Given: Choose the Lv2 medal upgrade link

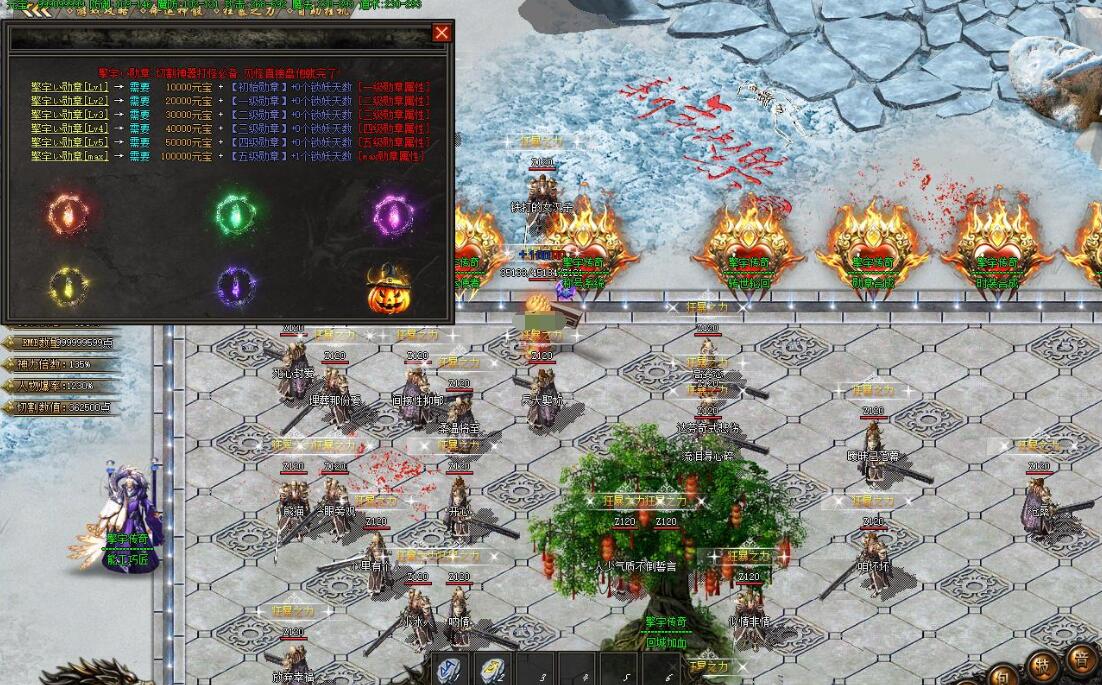Looking at the screenshot, I should click(x=69, y=101).
